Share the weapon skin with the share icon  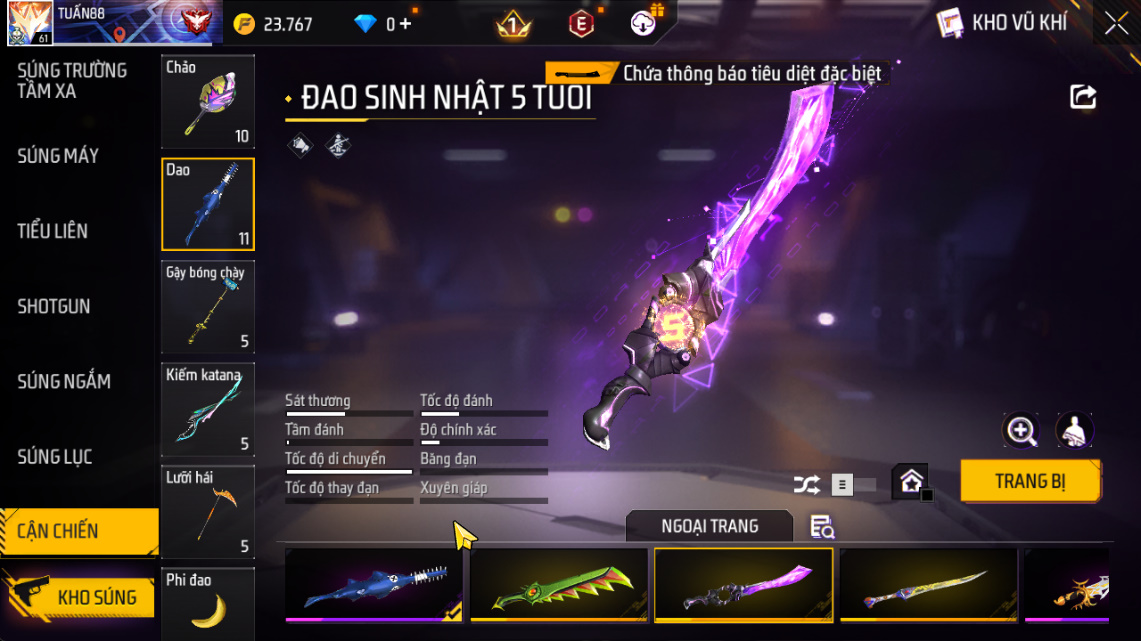[x=1083, y=97]
